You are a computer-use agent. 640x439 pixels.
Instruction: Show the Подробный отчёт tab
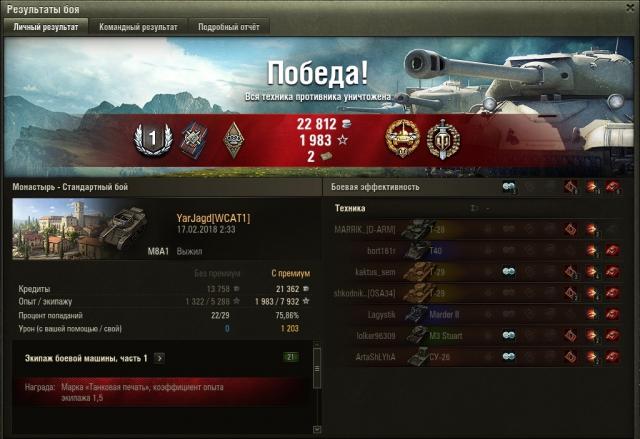click(x=227, y=28)
